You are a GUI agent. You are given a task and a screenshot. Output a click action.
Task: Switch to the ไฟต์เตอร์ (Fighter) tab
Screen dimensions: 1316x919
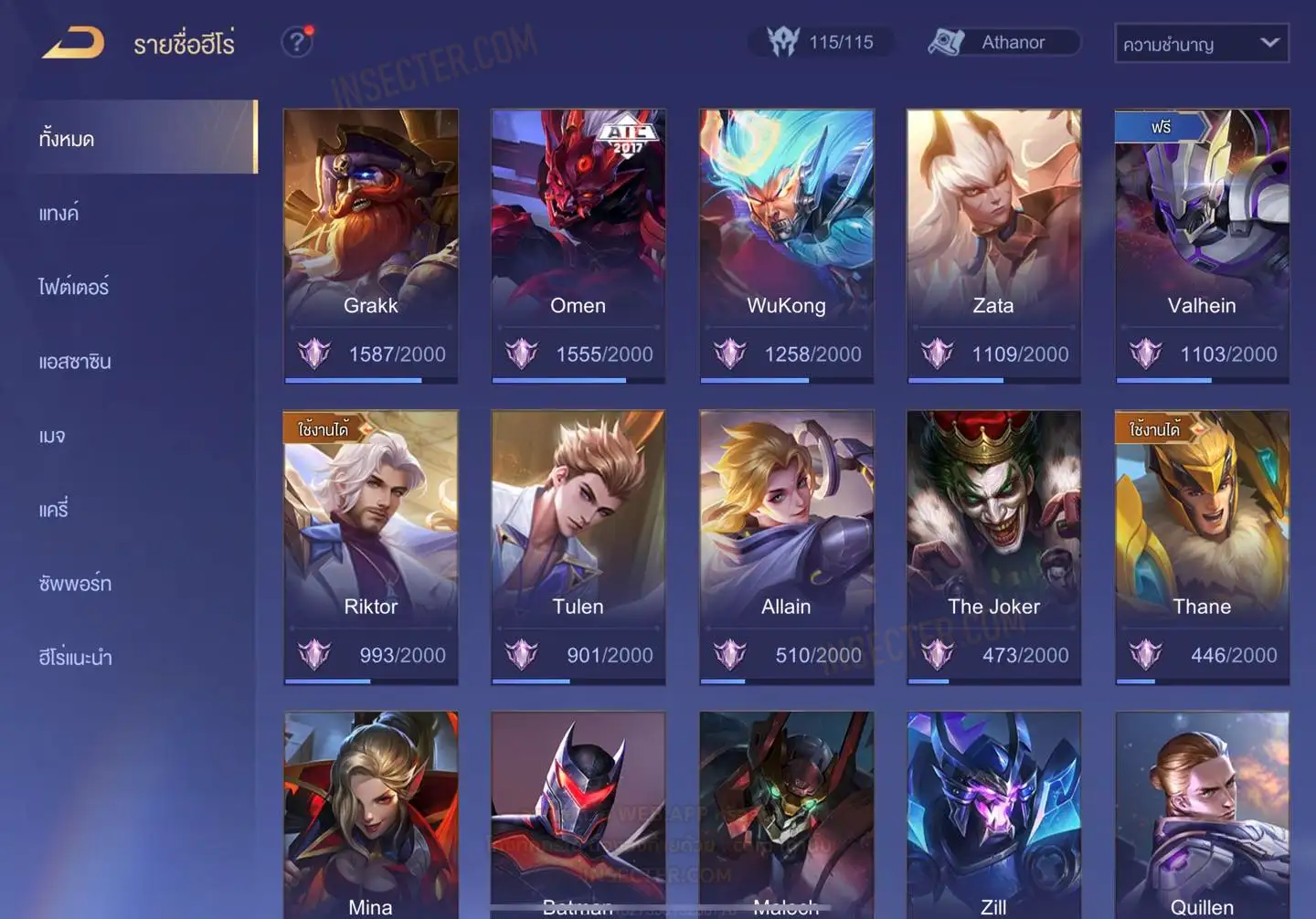click(x=74, y=287)
